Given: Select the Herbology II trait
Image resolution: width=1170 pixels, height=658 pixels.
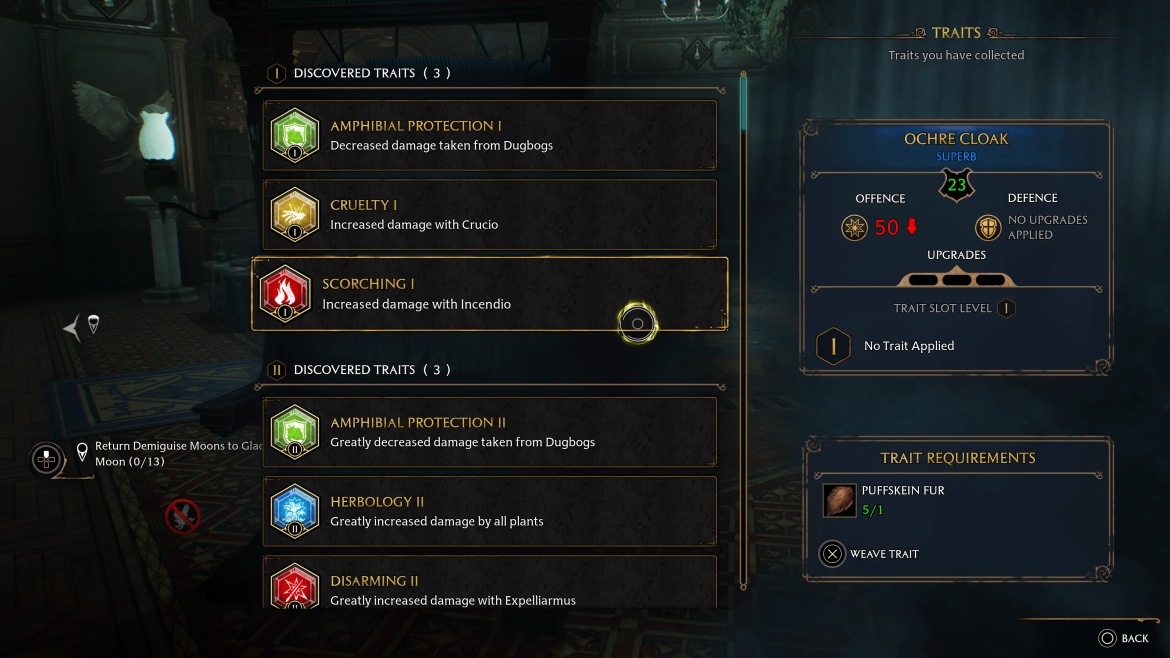Looking at the screenshot, I should [489, 511].
